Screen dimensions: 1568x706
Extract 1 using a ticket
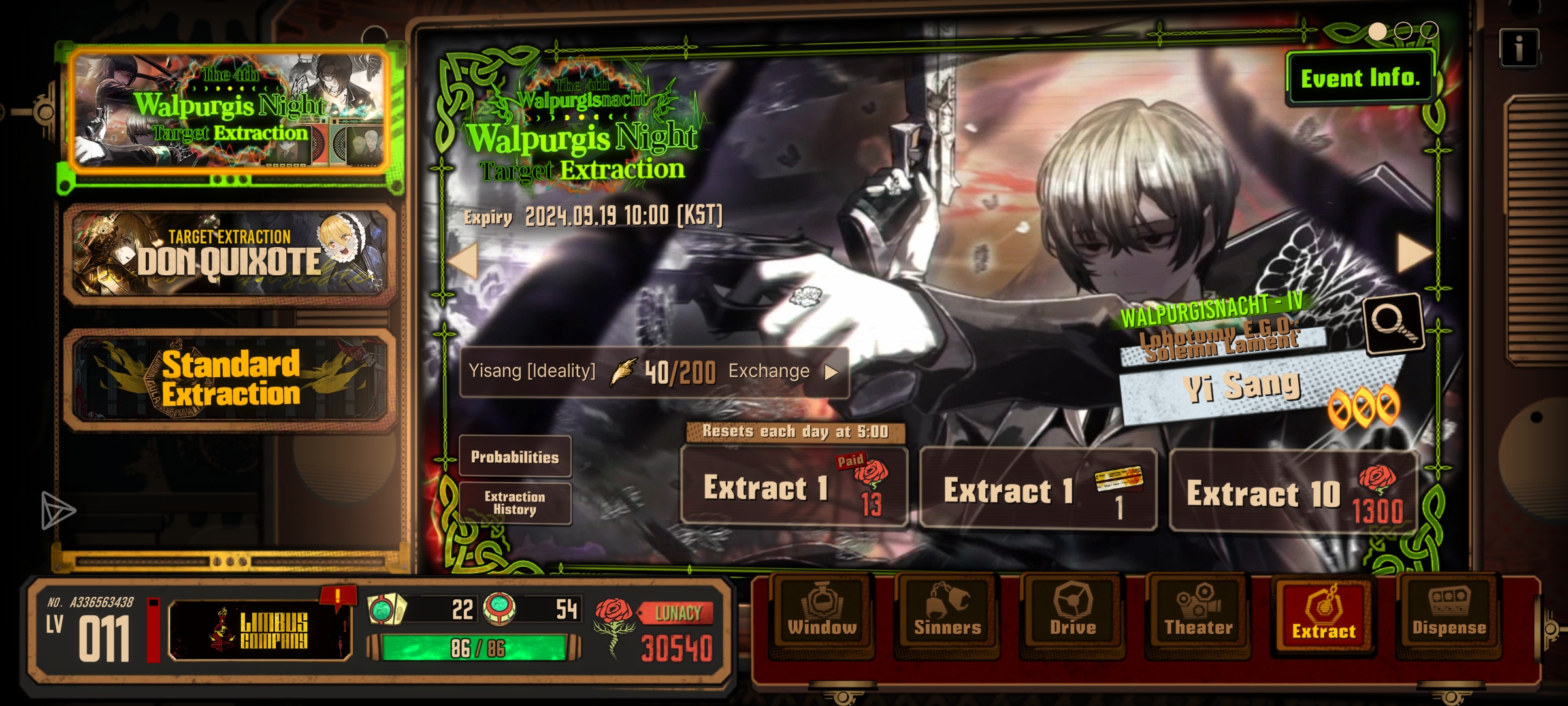1037,490
